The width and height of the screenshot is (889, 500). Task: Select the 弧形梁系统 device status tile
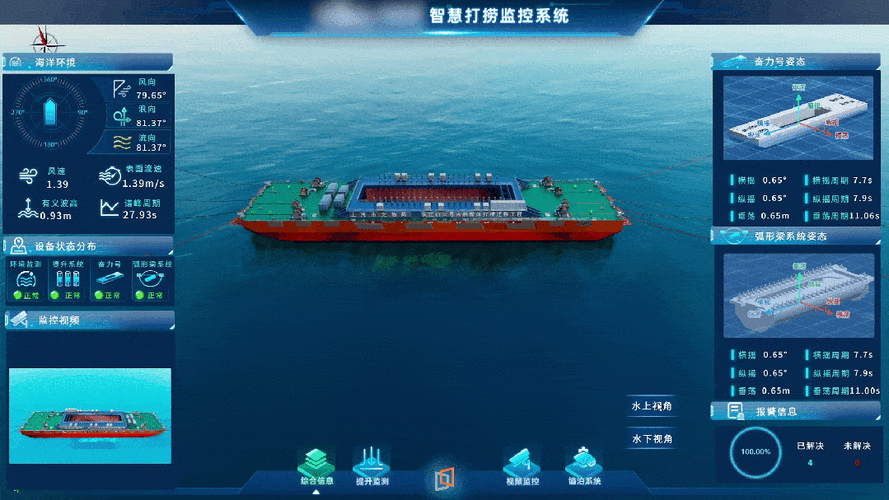[152, 281]
